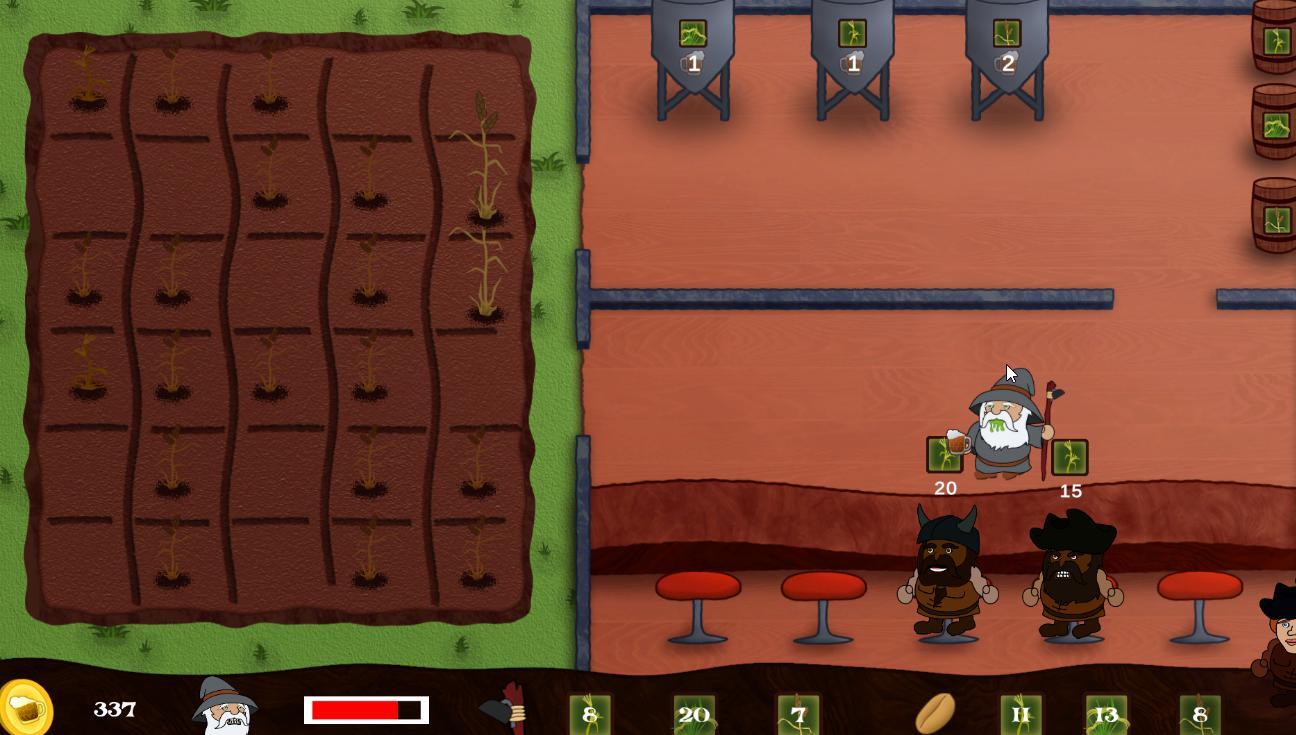The height and width of the screenshot is (735, 1296).
Task: Select the crop icon showing 20
Action: pyautogui.click(x=696, y=712)
